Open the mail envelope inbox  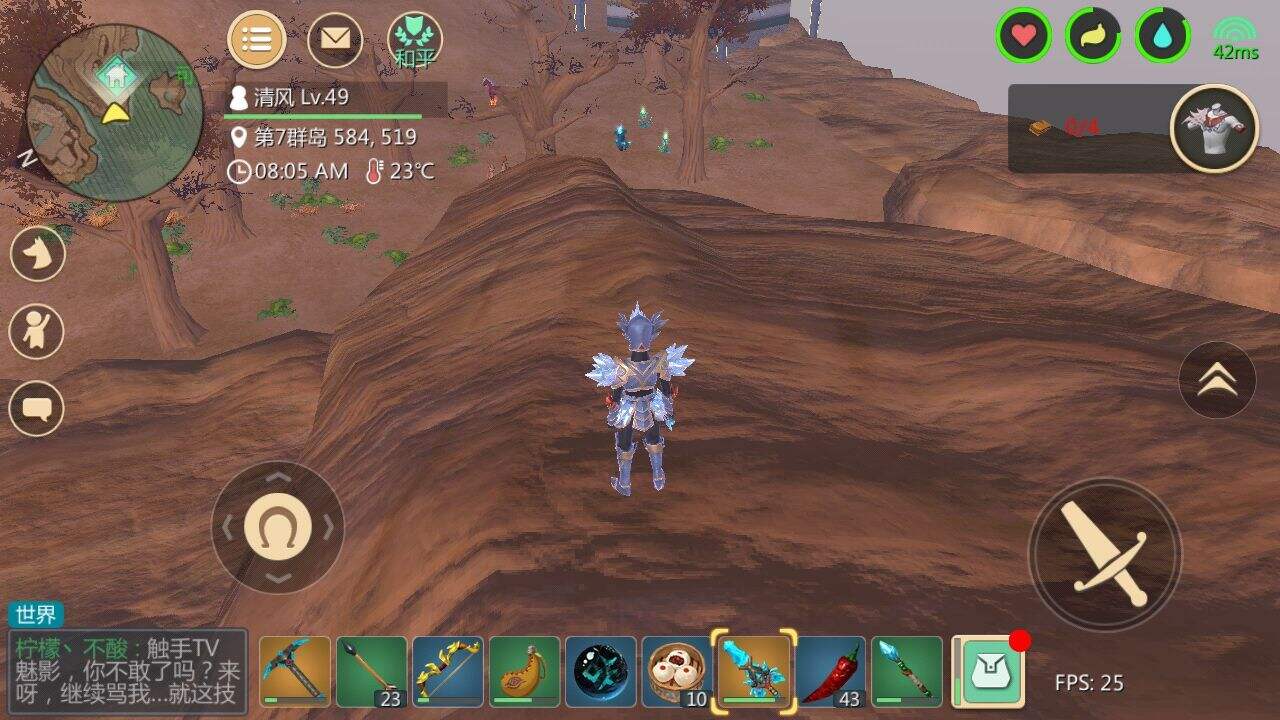click(335, 40)
